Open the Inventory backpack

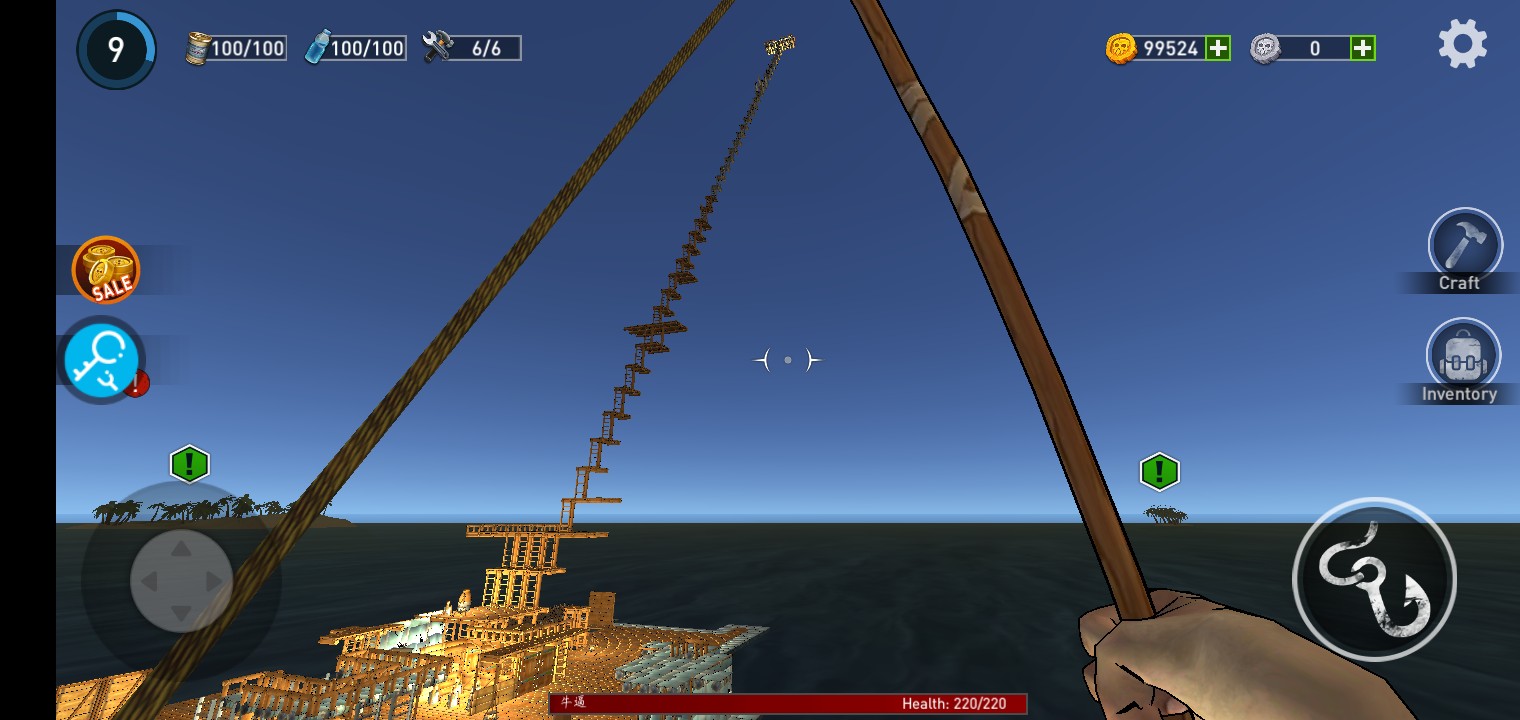click(x=1463, y=357)
